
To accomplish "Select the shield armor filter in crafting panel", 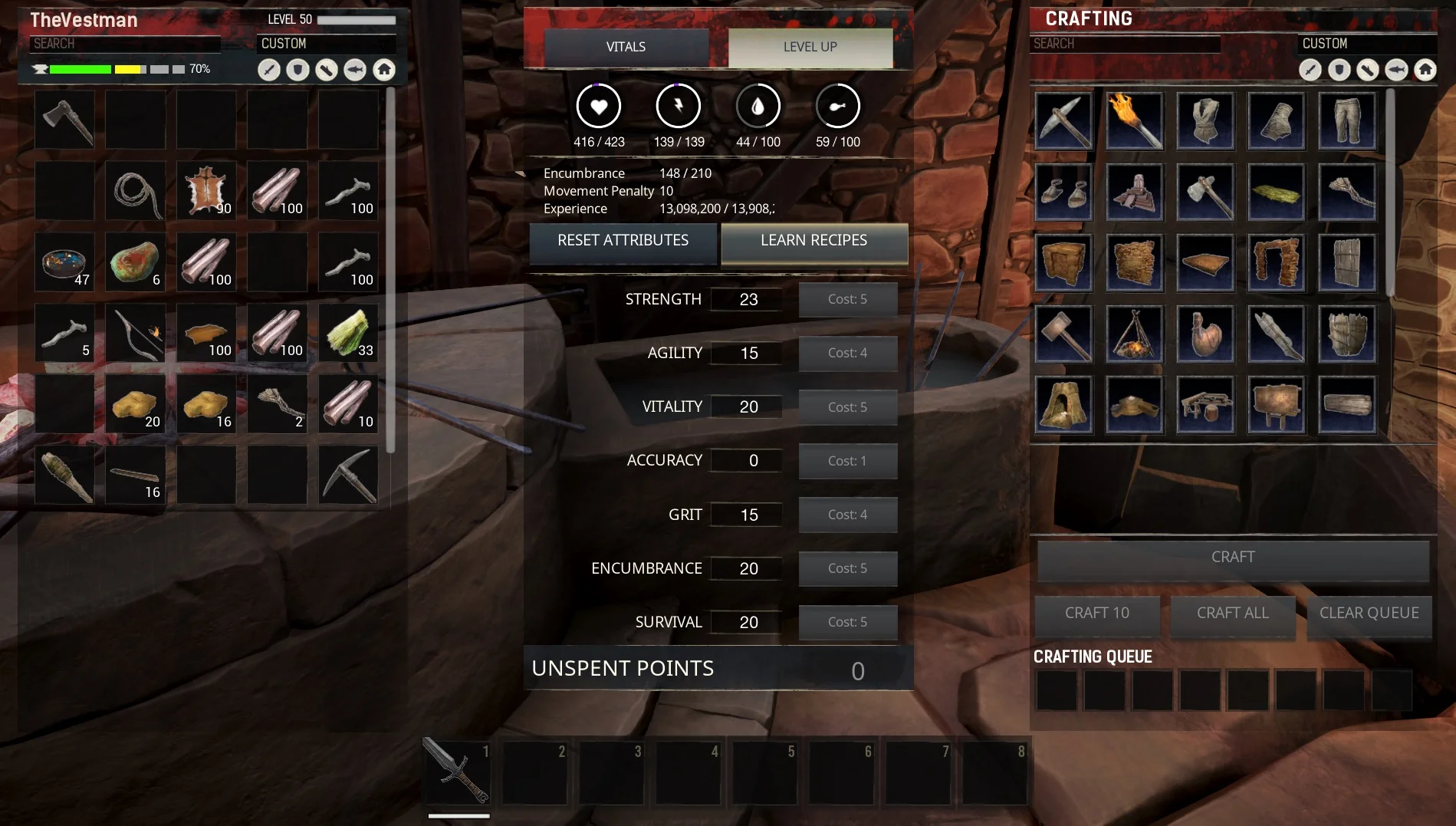I will point(1339,69).
